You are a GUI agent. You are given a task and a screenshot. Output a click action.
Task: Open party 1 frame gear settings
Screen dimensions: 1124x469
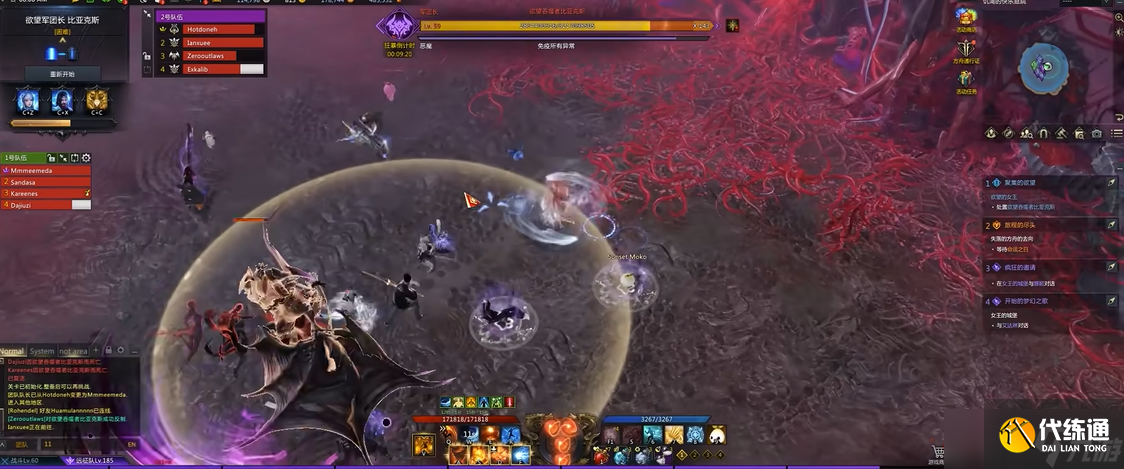click(86, 158)
